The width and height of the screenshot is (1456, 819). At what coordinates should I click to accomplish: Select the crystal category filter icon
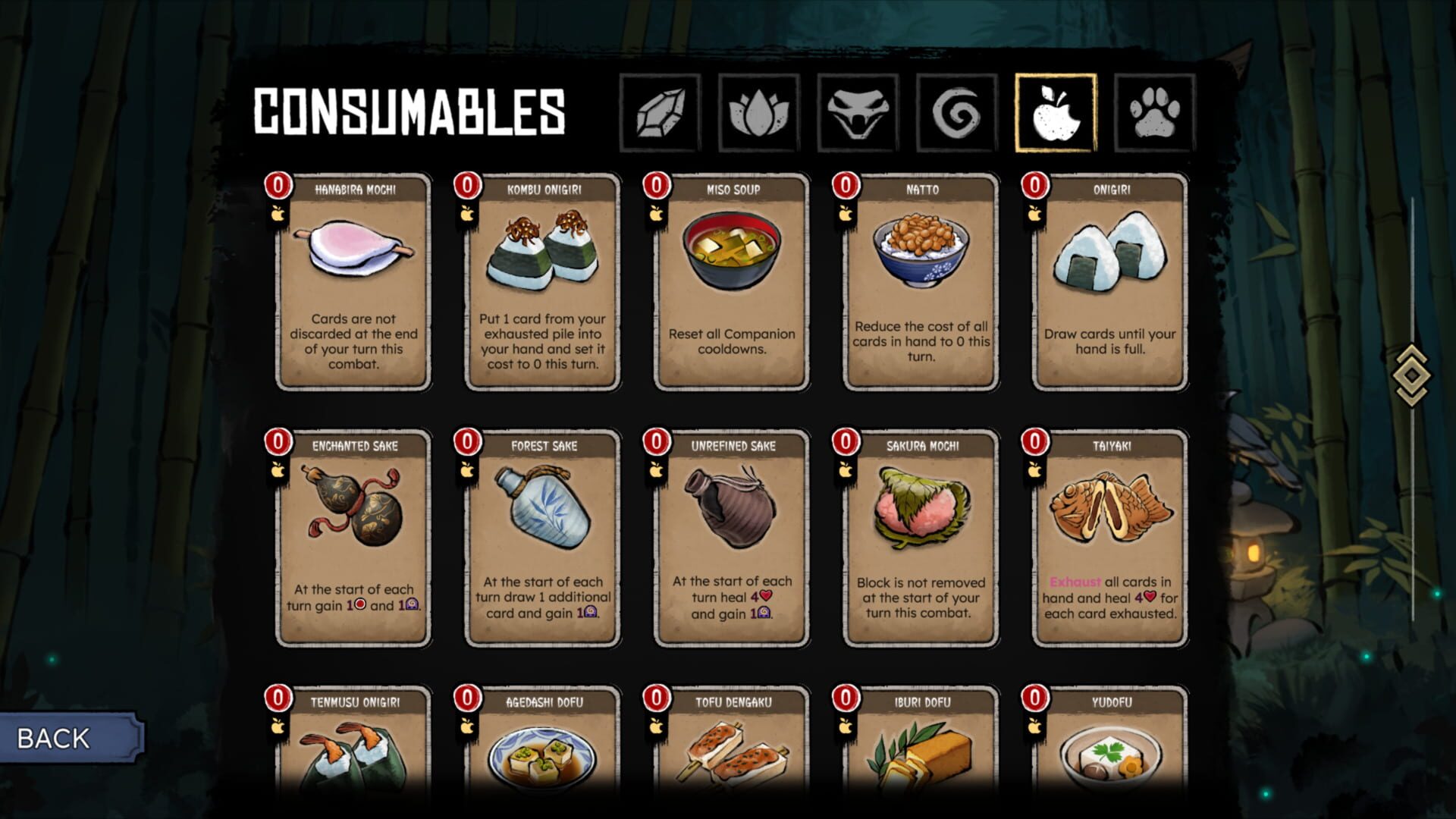coord(658,111)
